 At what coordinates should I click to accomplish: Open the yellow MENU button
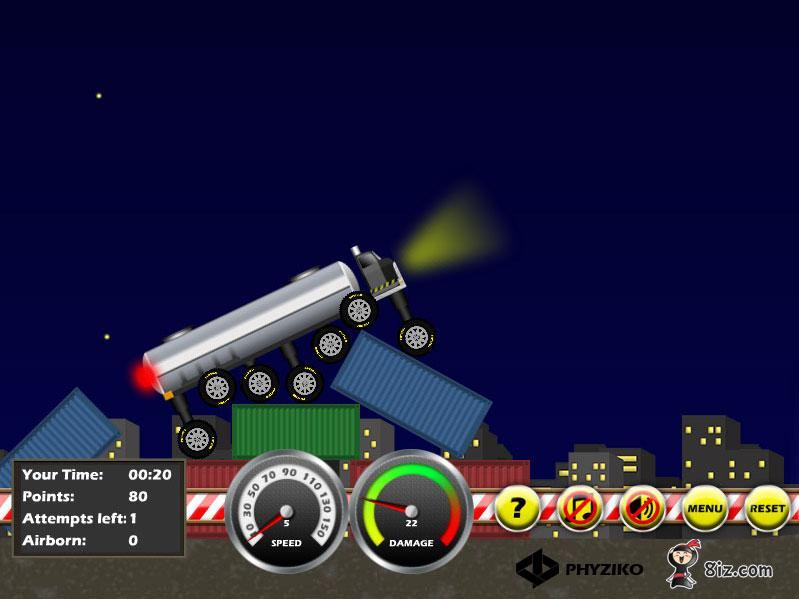tap(704, 508)
